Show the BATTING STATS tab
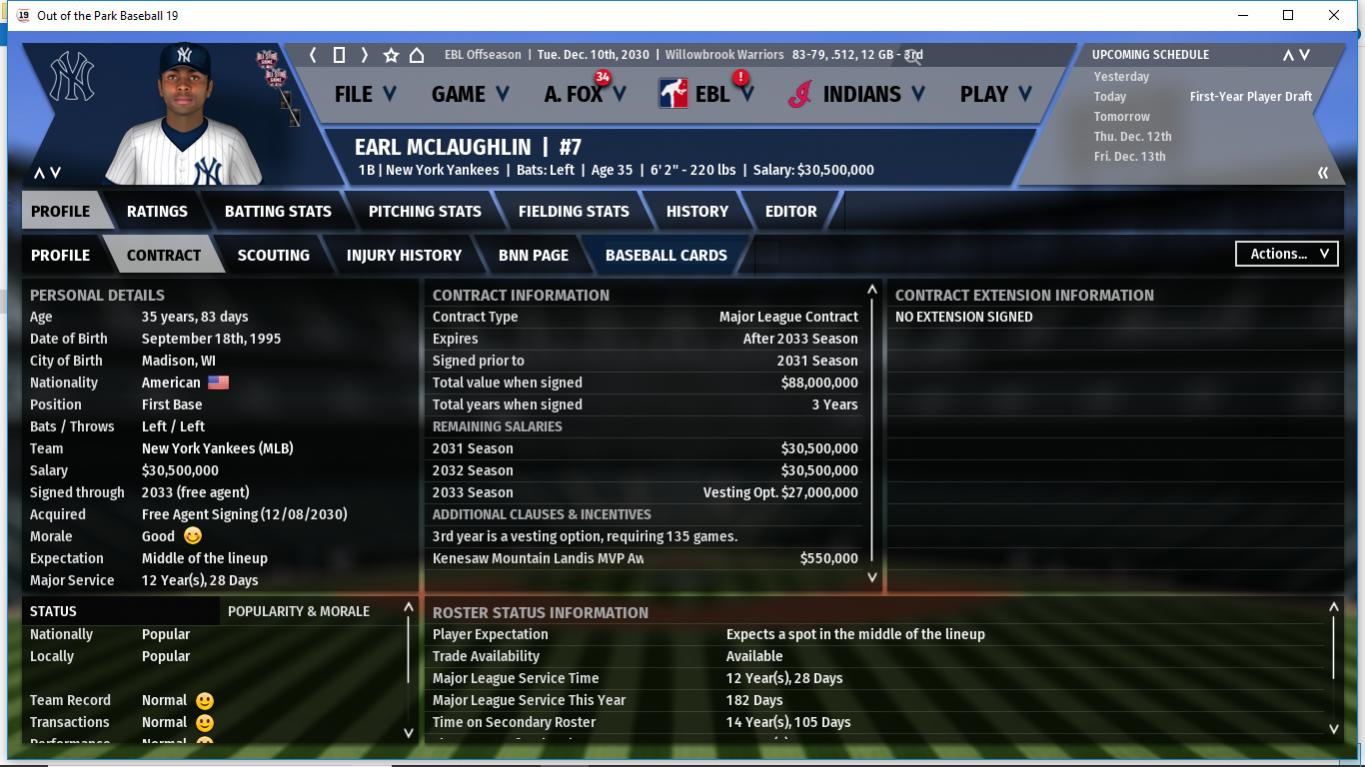 [x=278, y=211]
